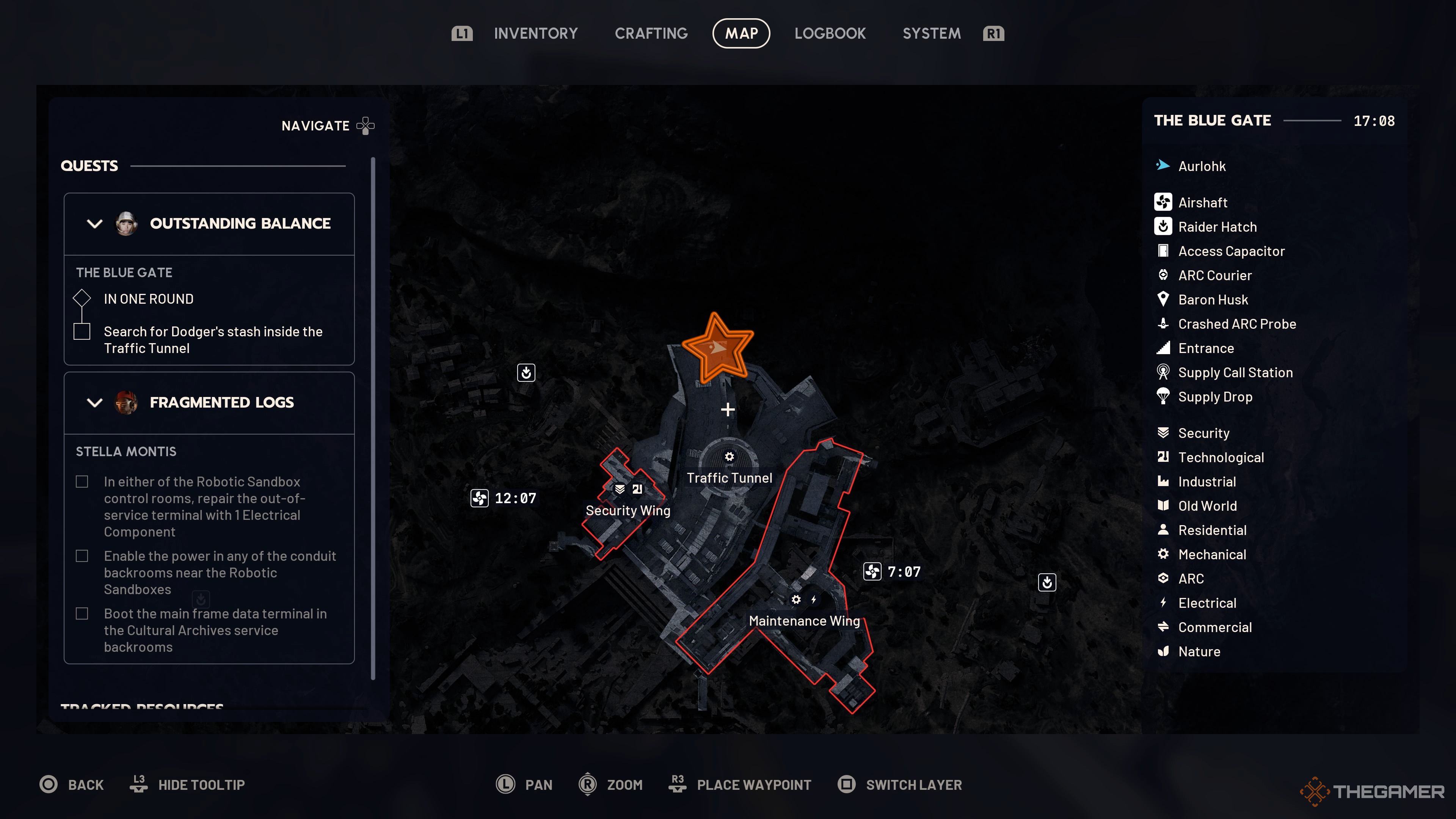The image size is (1456, 819).
Task: Open the System tab
Action: (x=931, y=33)
